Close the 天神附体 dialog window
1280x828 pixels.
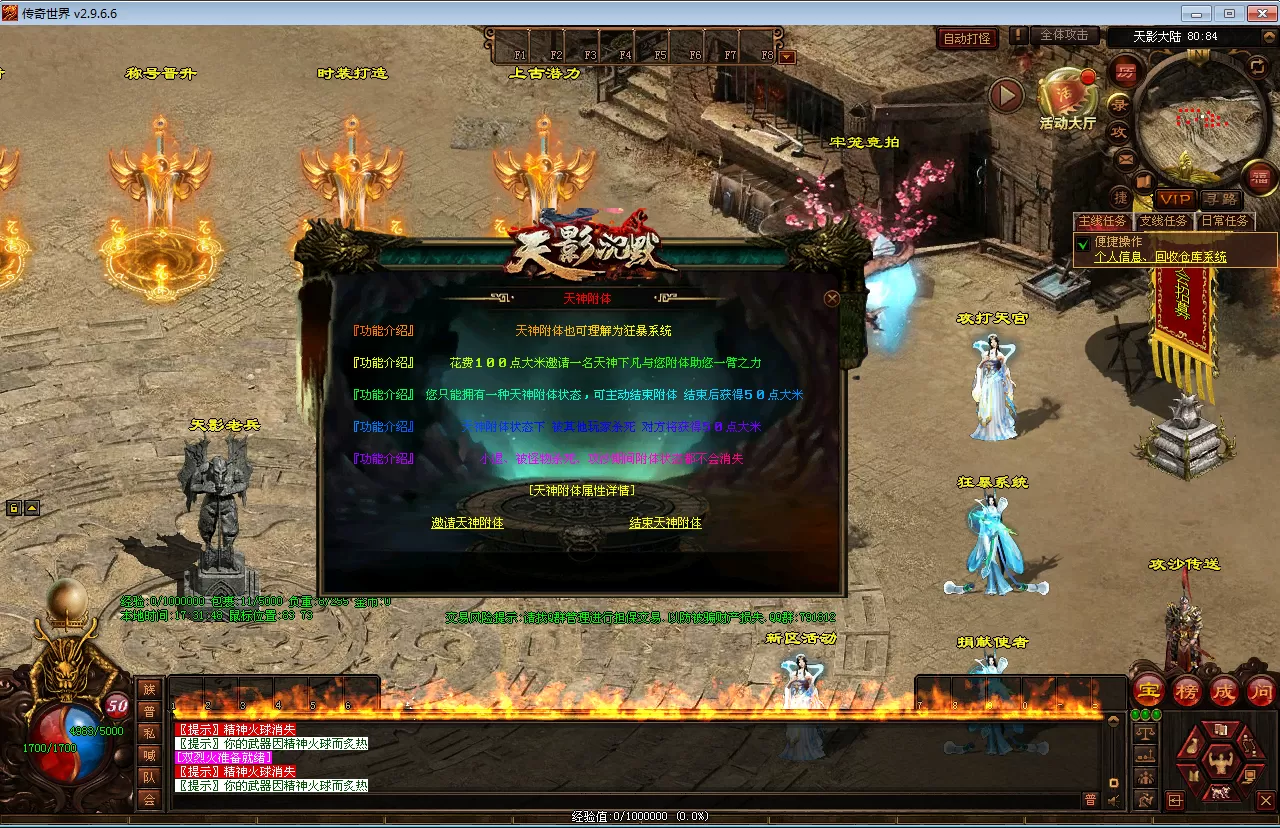coord(831,298)
